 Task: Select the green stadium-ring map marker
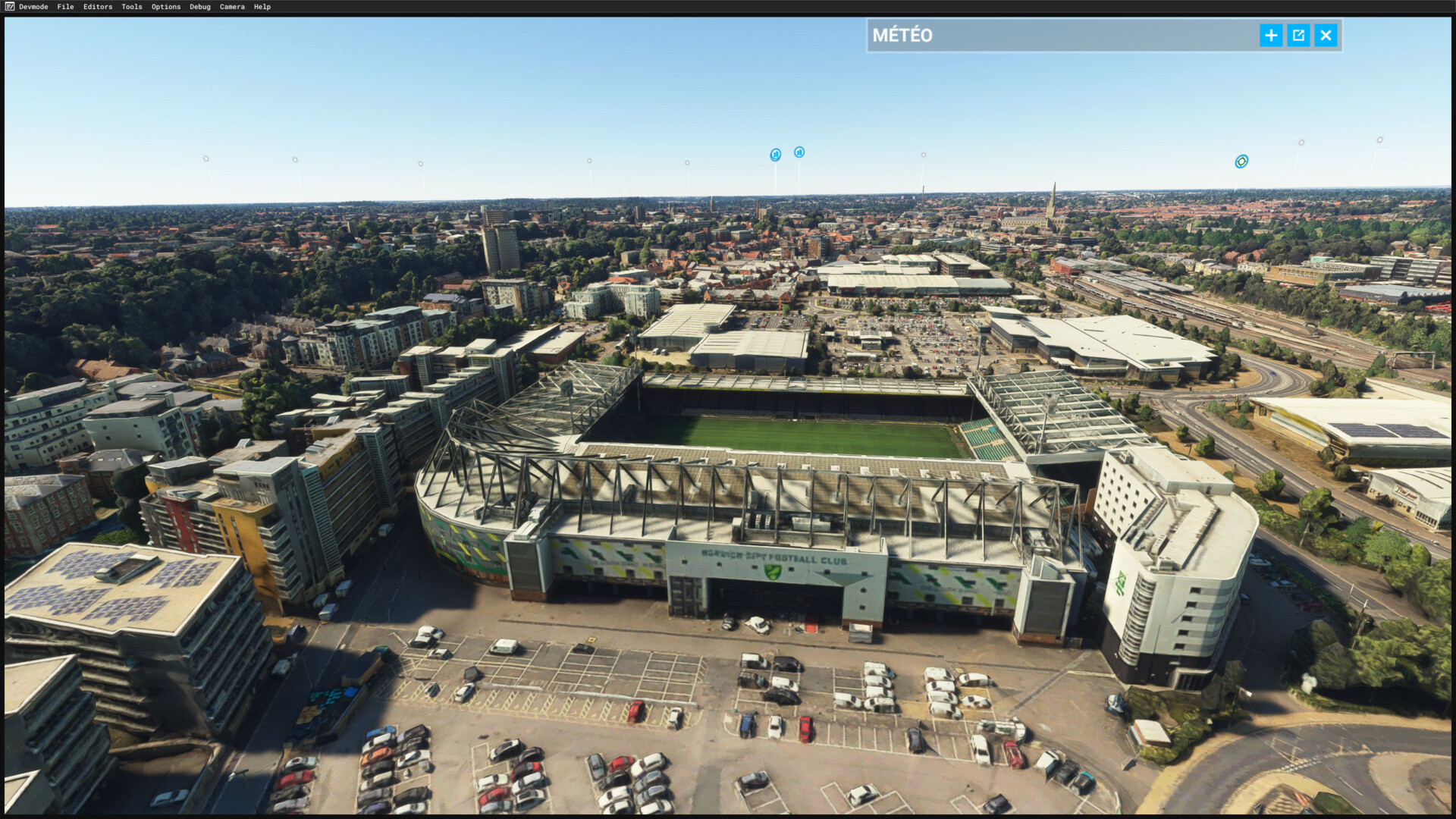coord(1241,162)
